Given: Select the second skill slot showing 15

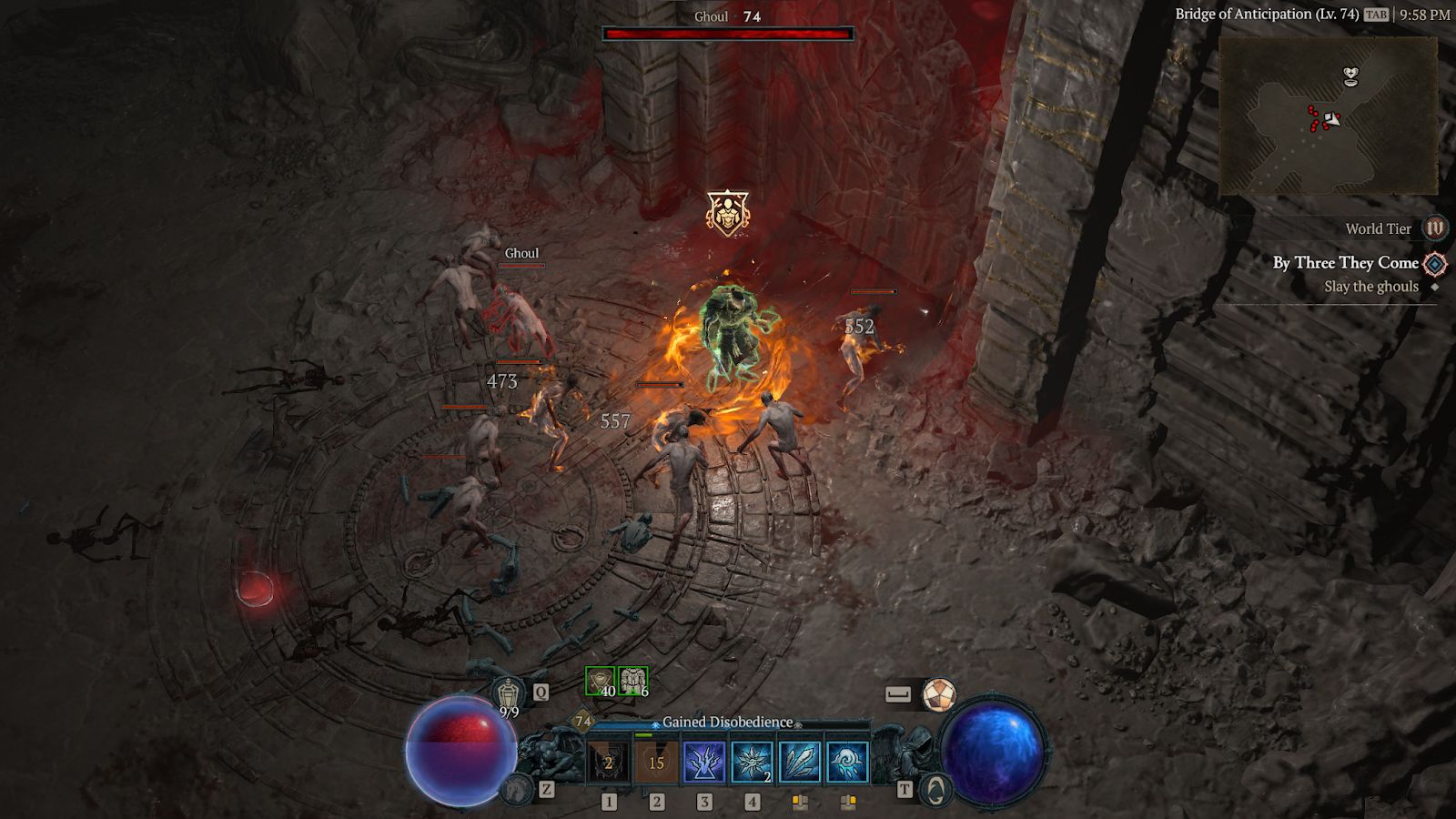Looking at the screenshot, I should (656, 763).
